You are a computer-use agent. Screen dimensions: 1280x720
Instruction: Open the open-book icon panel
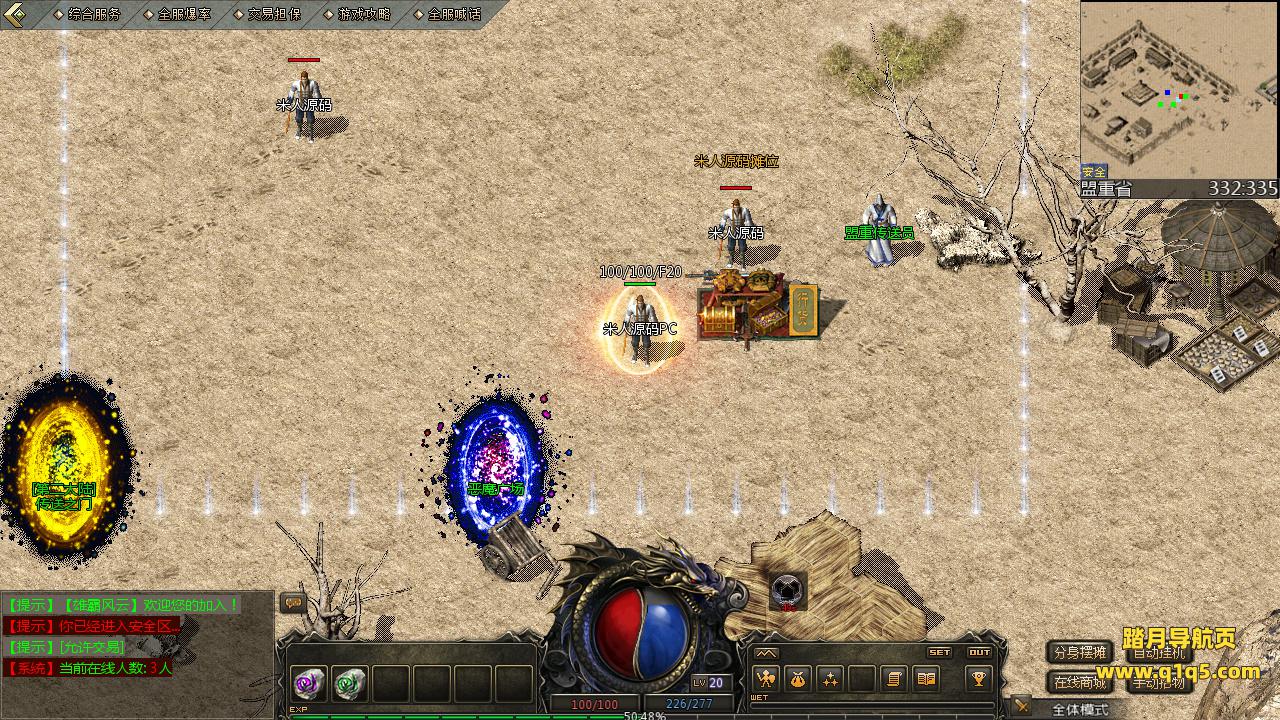click(x=926, y=679)
